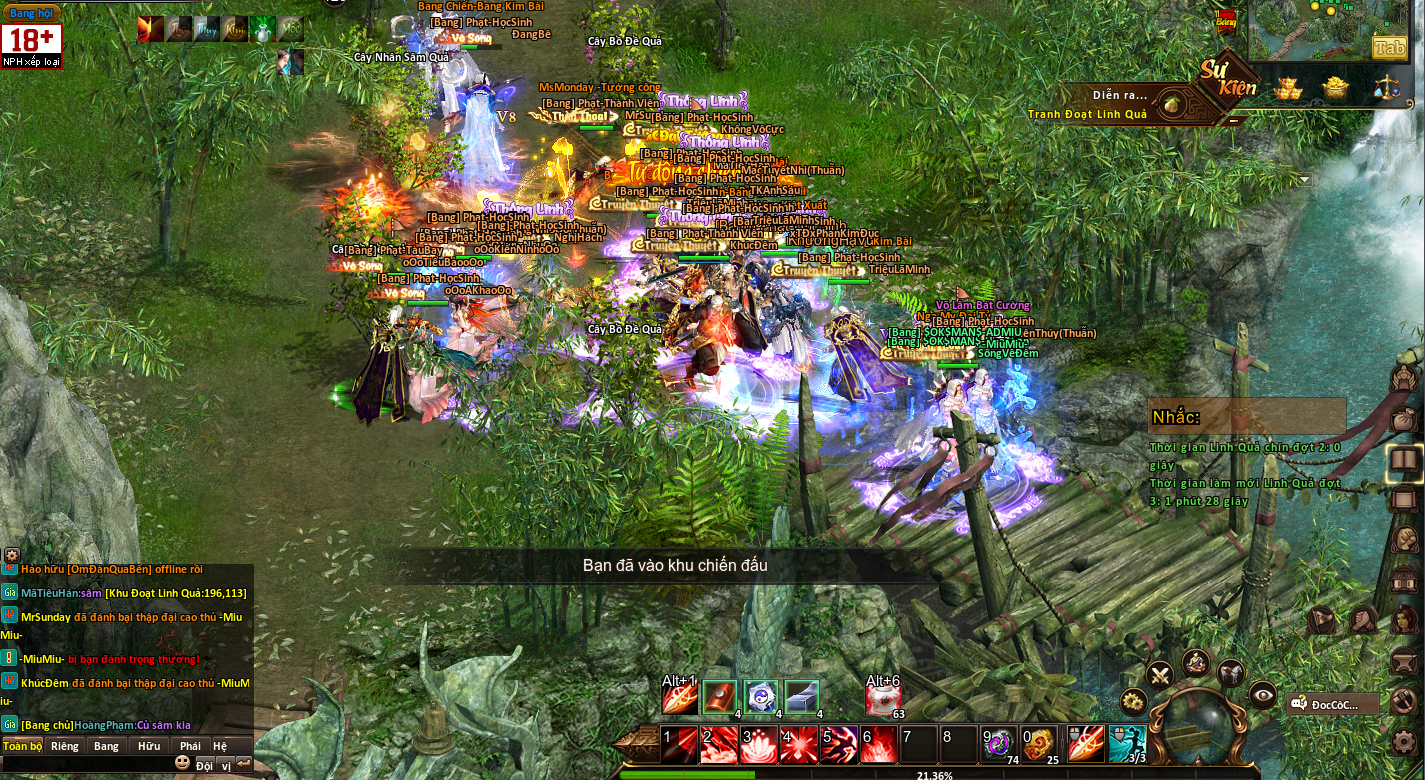Toggle the eye visibility button
The image size is (1425, 780).
(x=1263, y=694)
